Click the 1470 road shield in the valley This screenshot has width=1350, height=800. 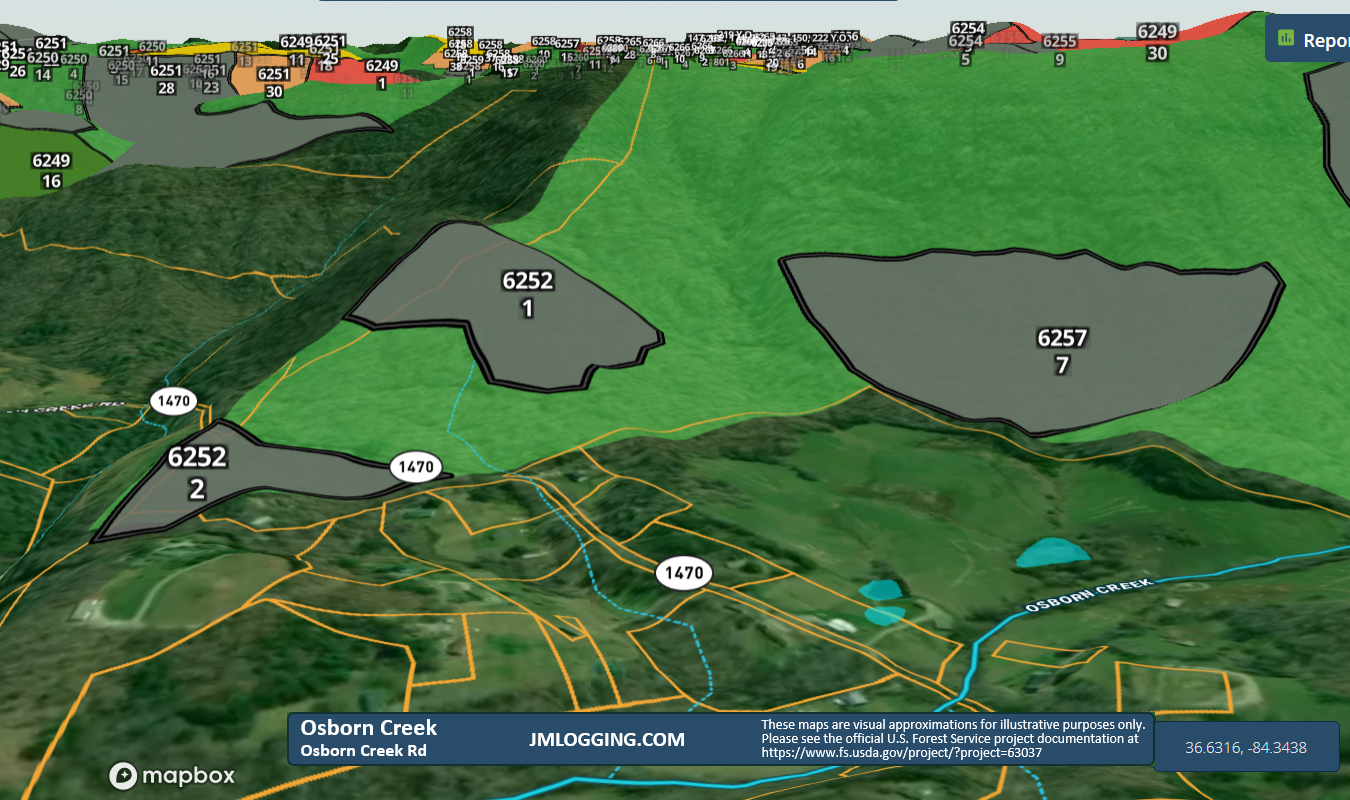point(684,572)
